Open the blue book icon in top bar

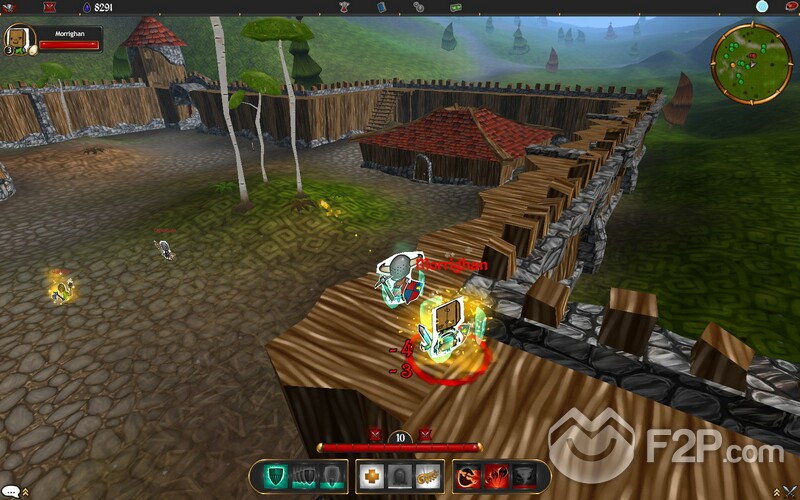tap(381, 7)
